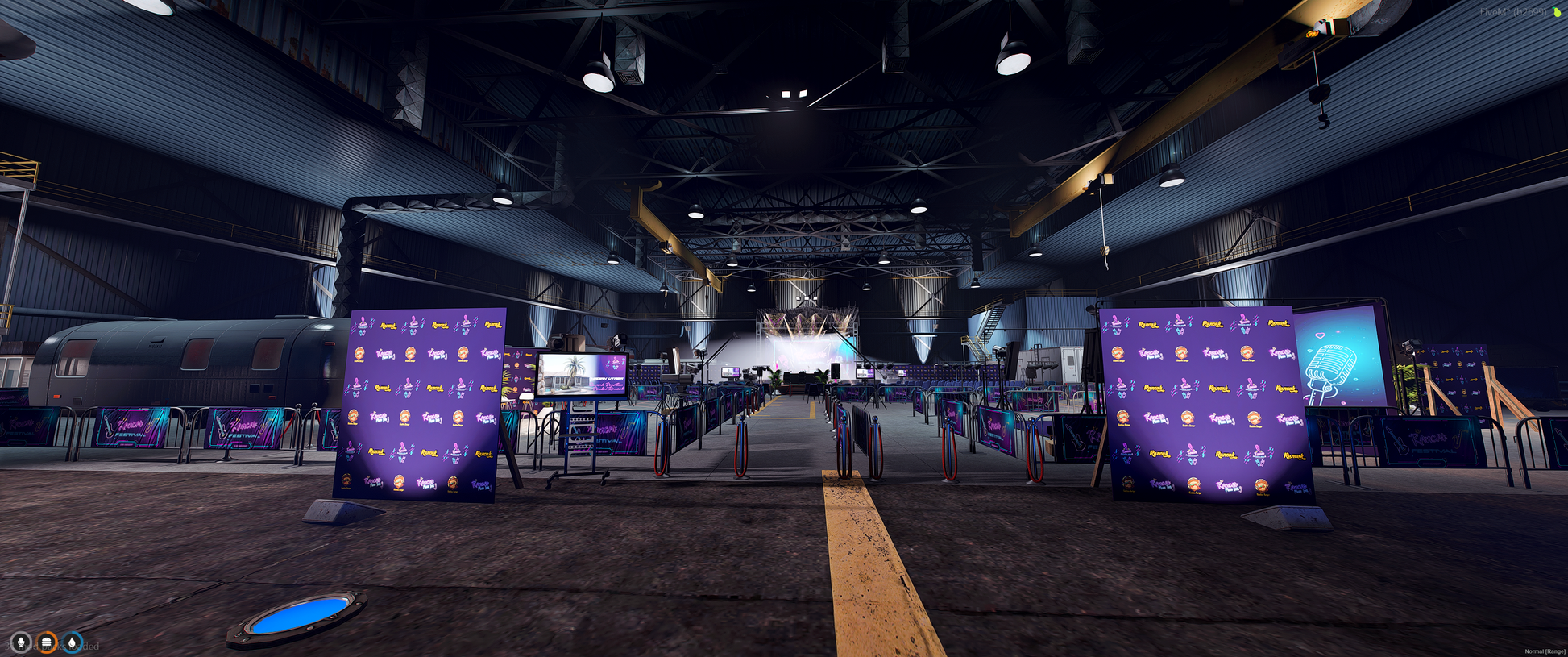The width and height of the screenshot is (1568, 657).
Task: Click the water drop thirst icon
Action: [73, 642]
